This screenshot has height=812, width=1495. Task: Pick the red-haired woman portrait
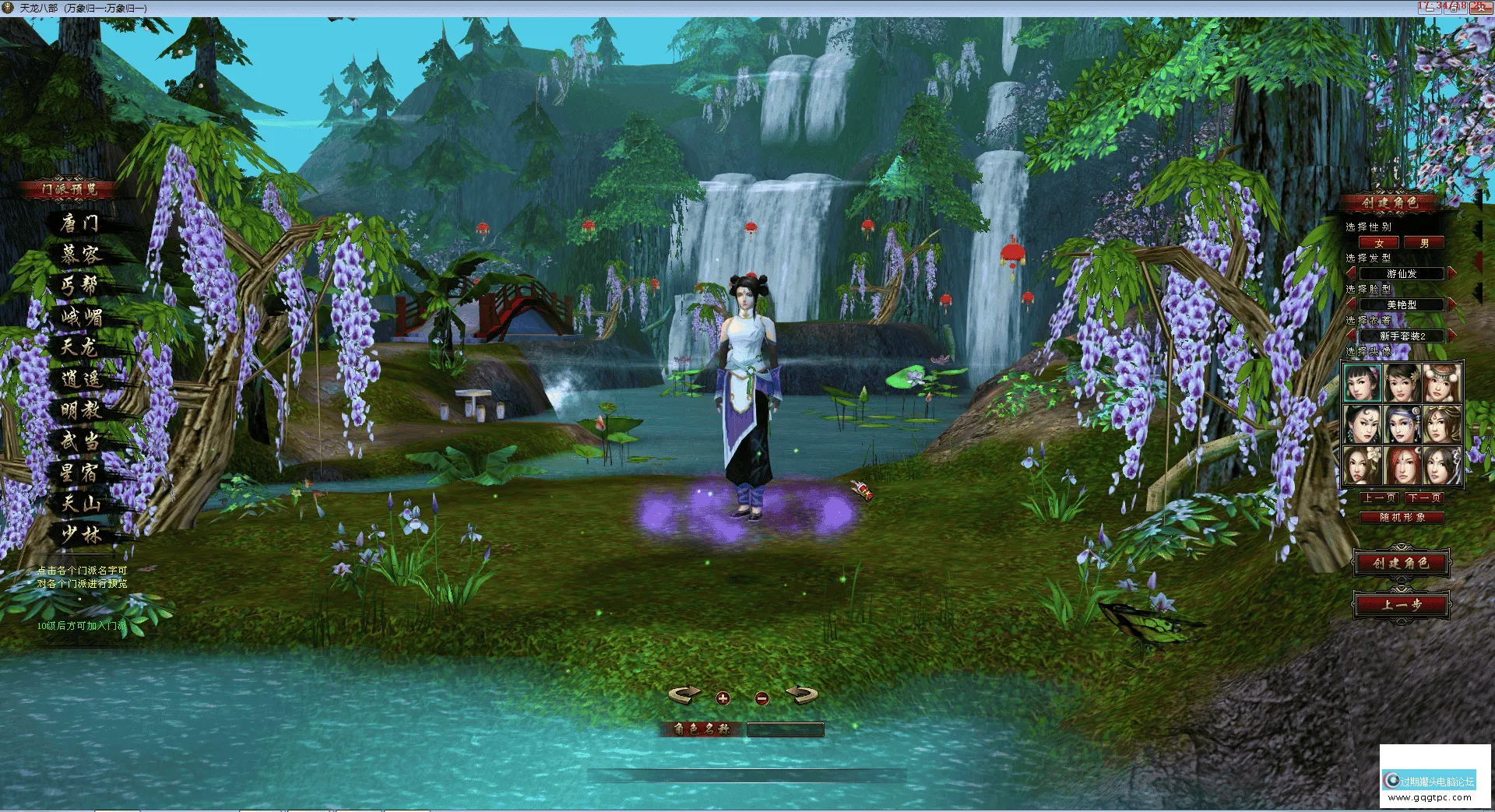pos(1402,465)
